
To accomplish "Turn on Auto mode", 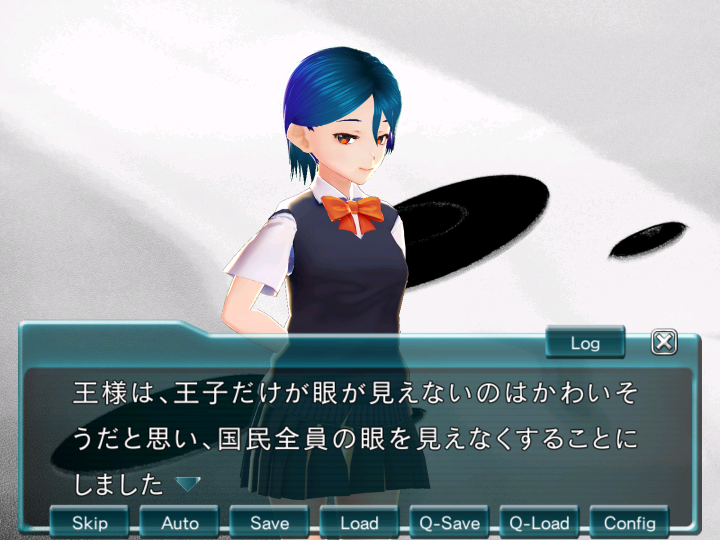I will pos(180,522).
